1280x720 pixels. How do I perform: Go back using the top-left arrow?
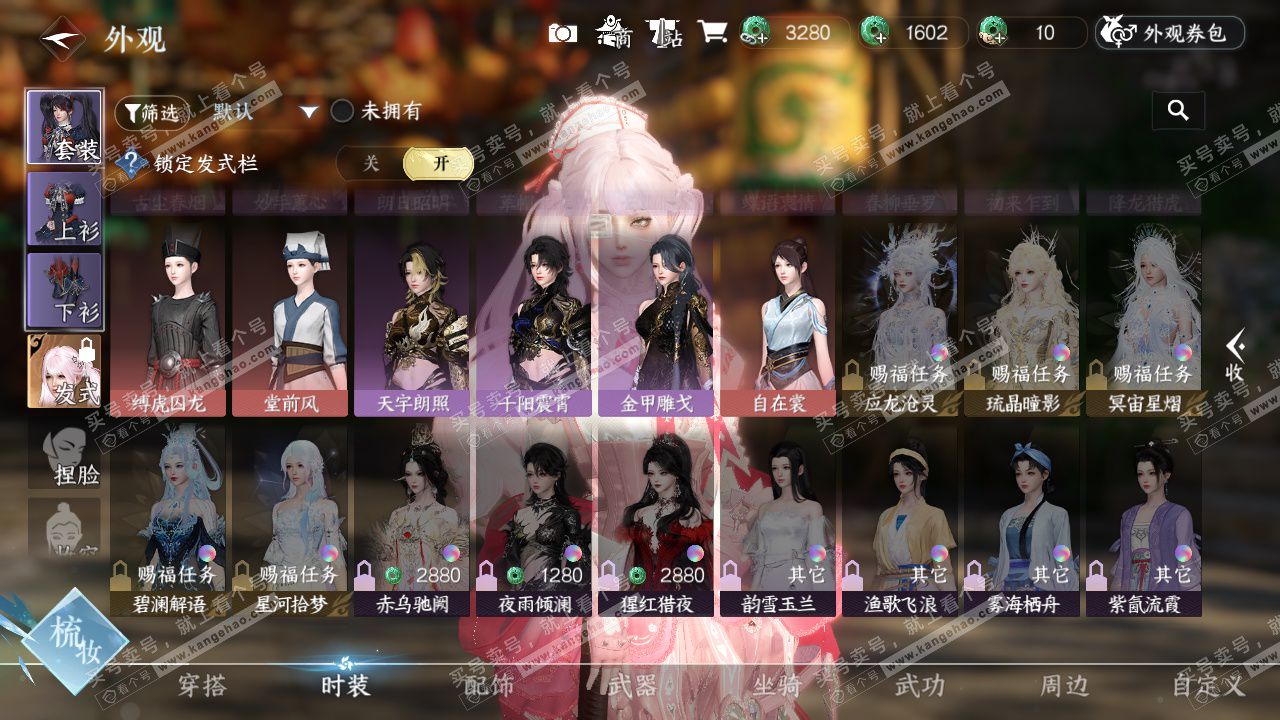click(62, 39)
